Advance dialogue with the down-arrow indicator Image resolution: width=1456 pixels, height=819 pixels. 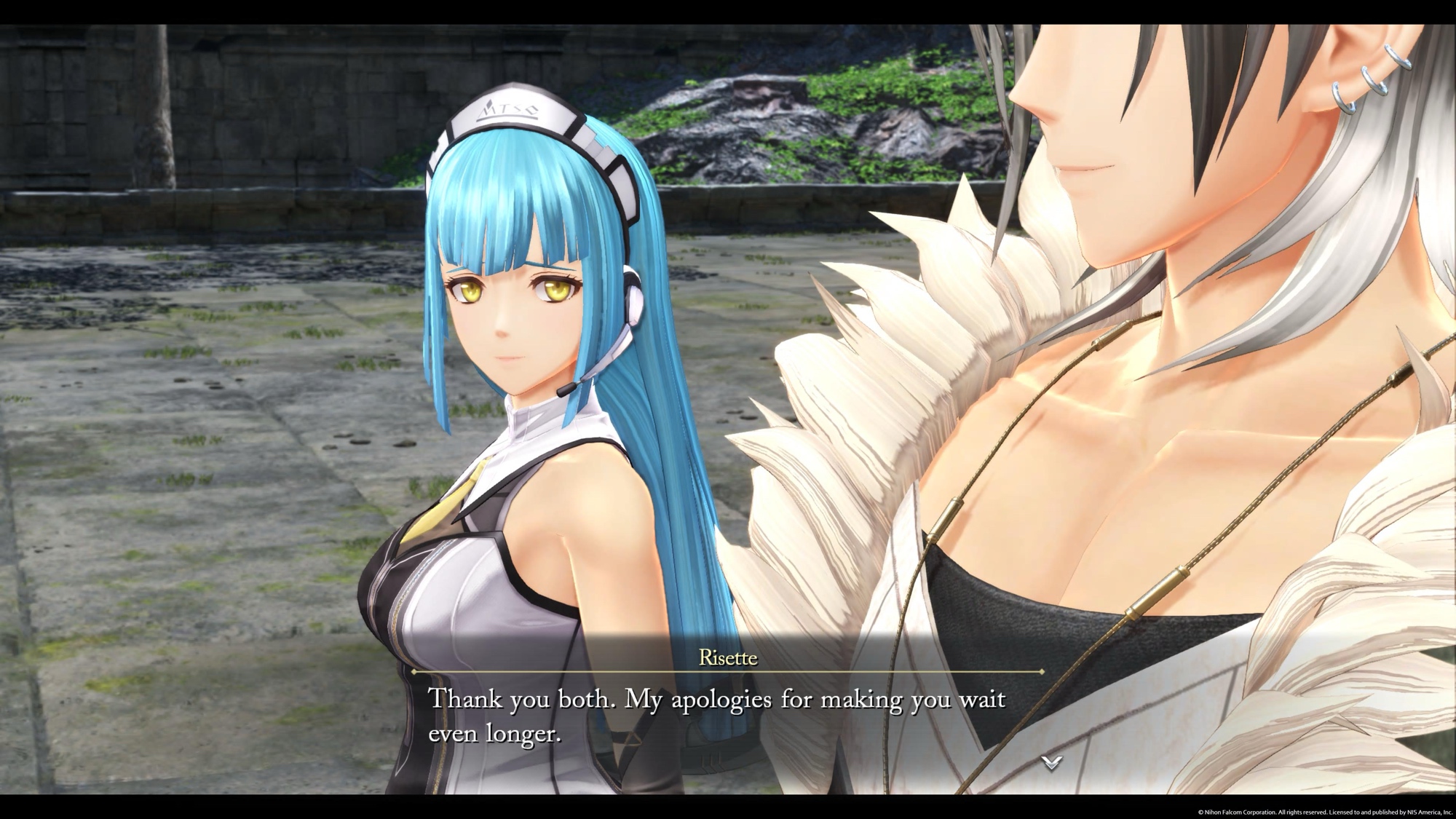tap(1051, 762)
